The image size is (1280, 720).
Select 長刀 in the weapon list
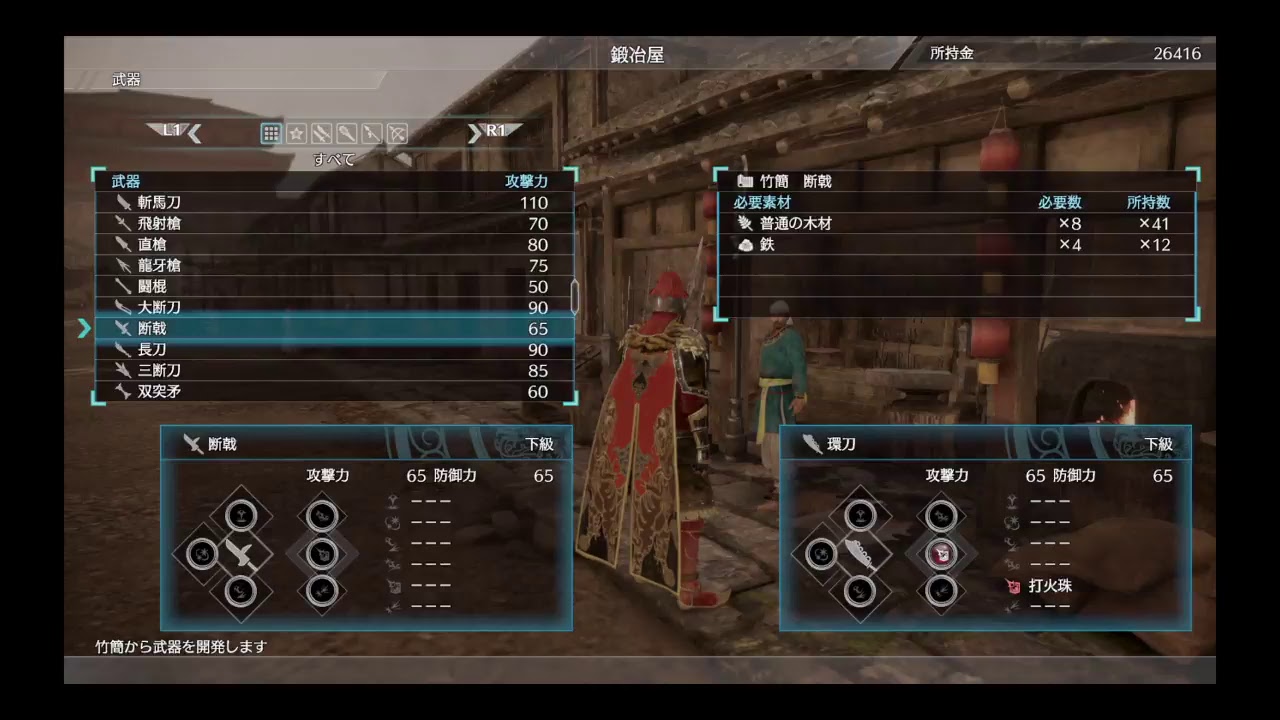[155, 349]
